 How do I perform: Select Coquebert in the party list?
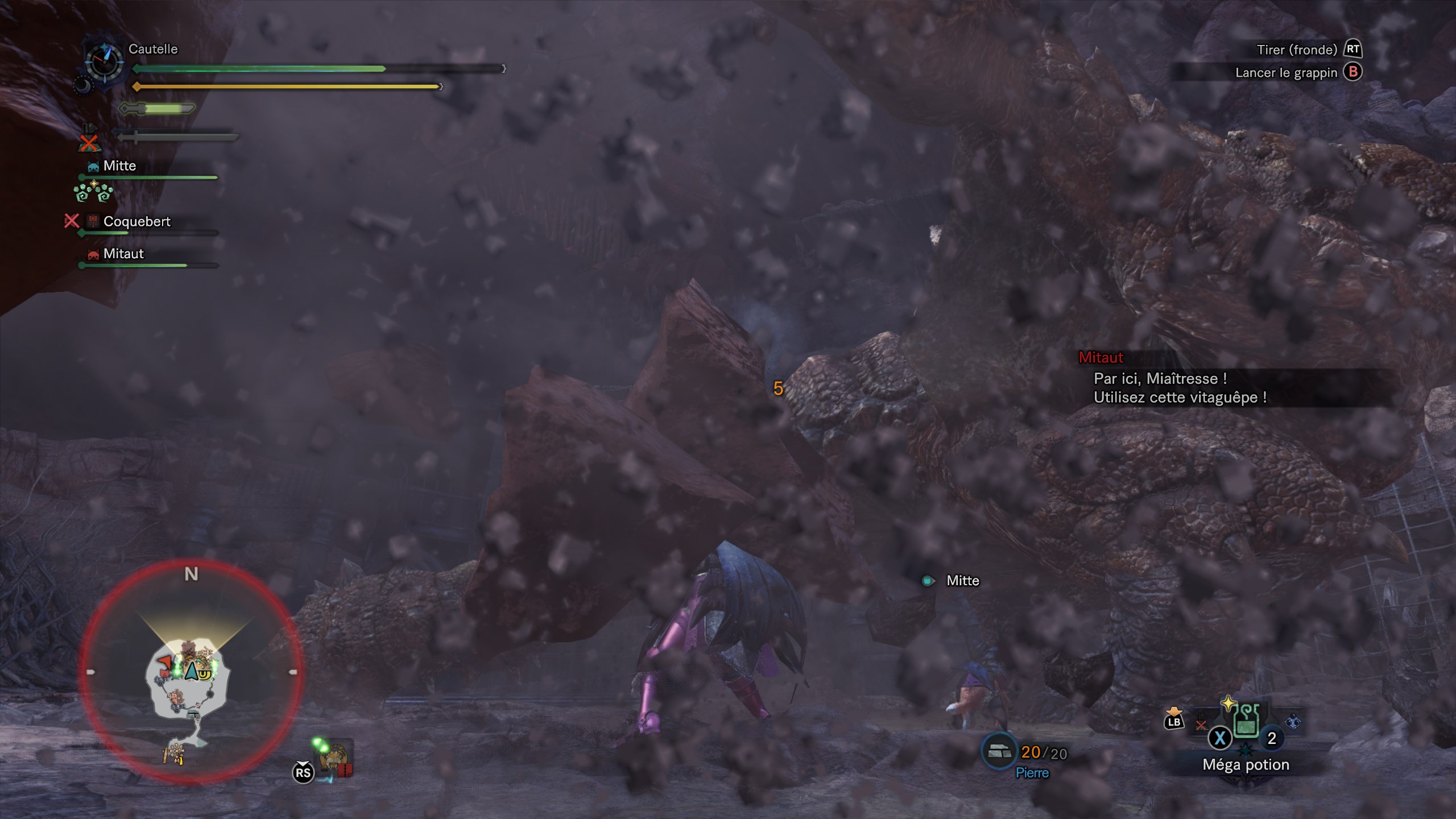pos(136,222)
